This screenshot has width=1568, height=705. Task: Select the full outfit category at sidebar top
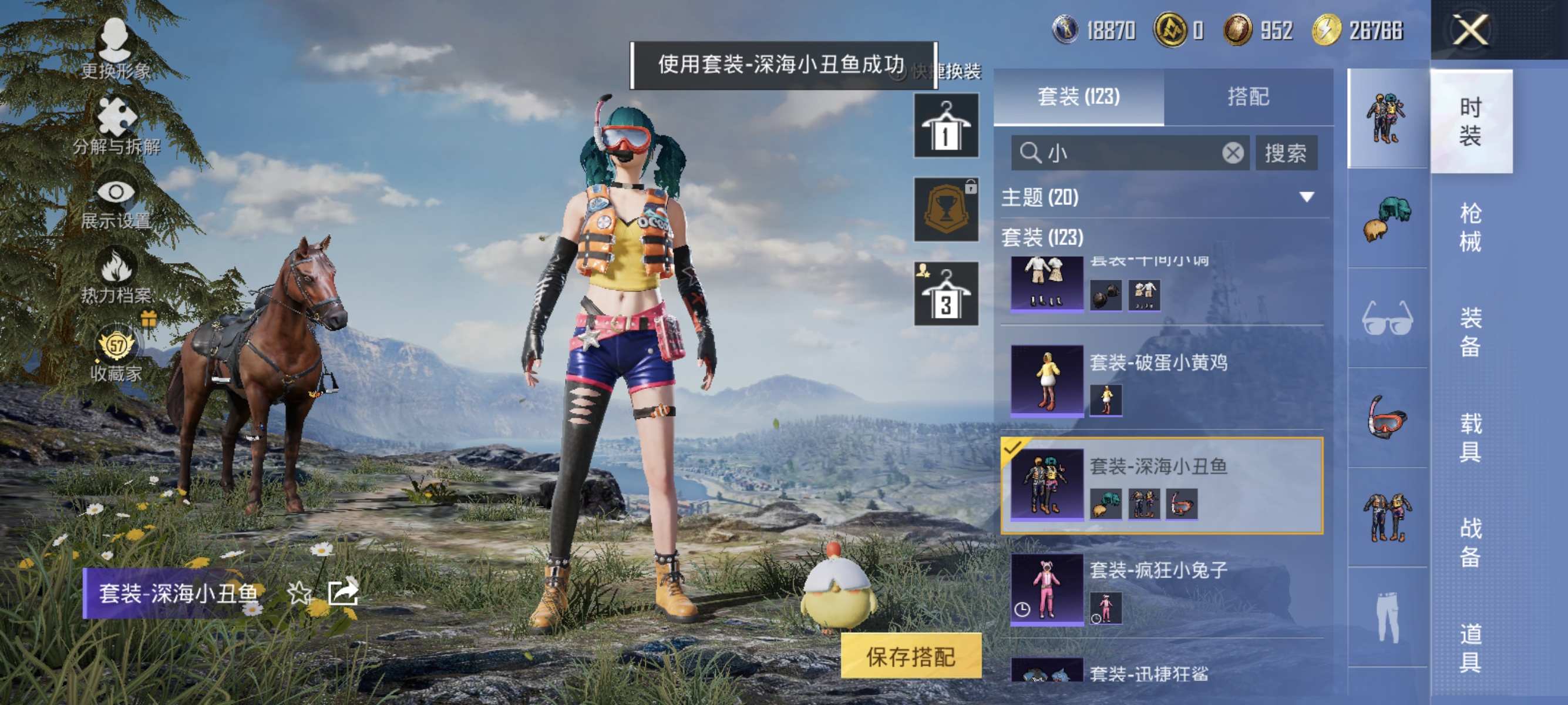click(1388, 116)
